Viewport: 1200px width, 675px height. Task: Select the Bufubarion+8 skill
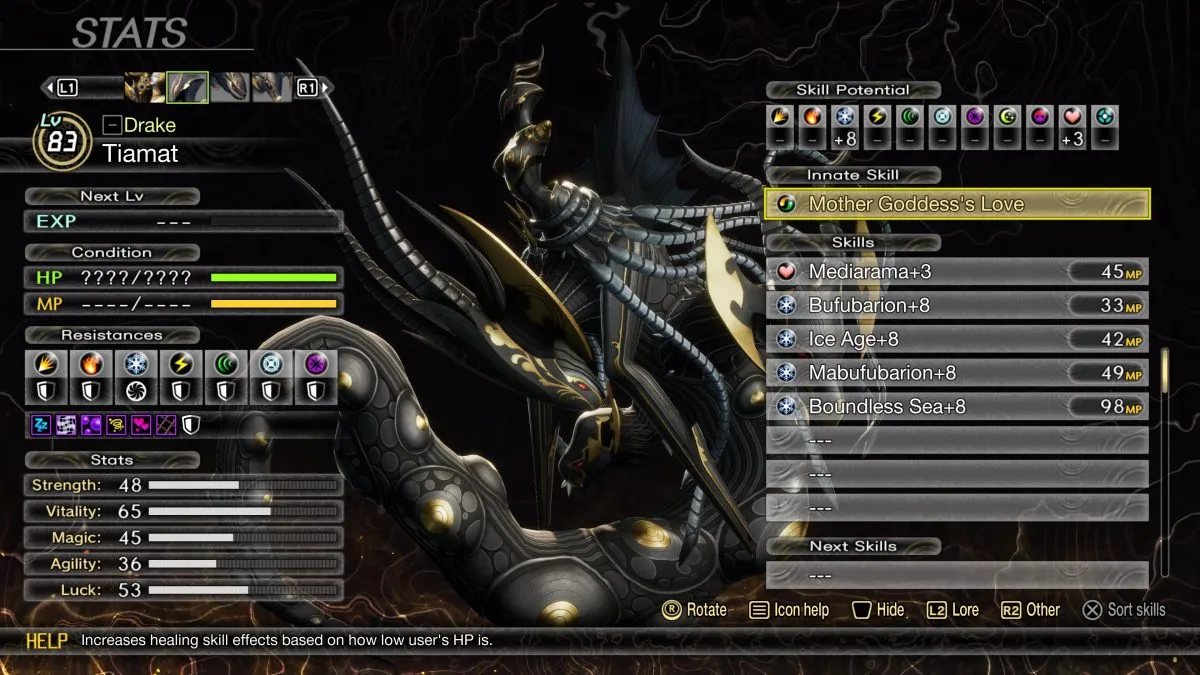coord(957,306)
